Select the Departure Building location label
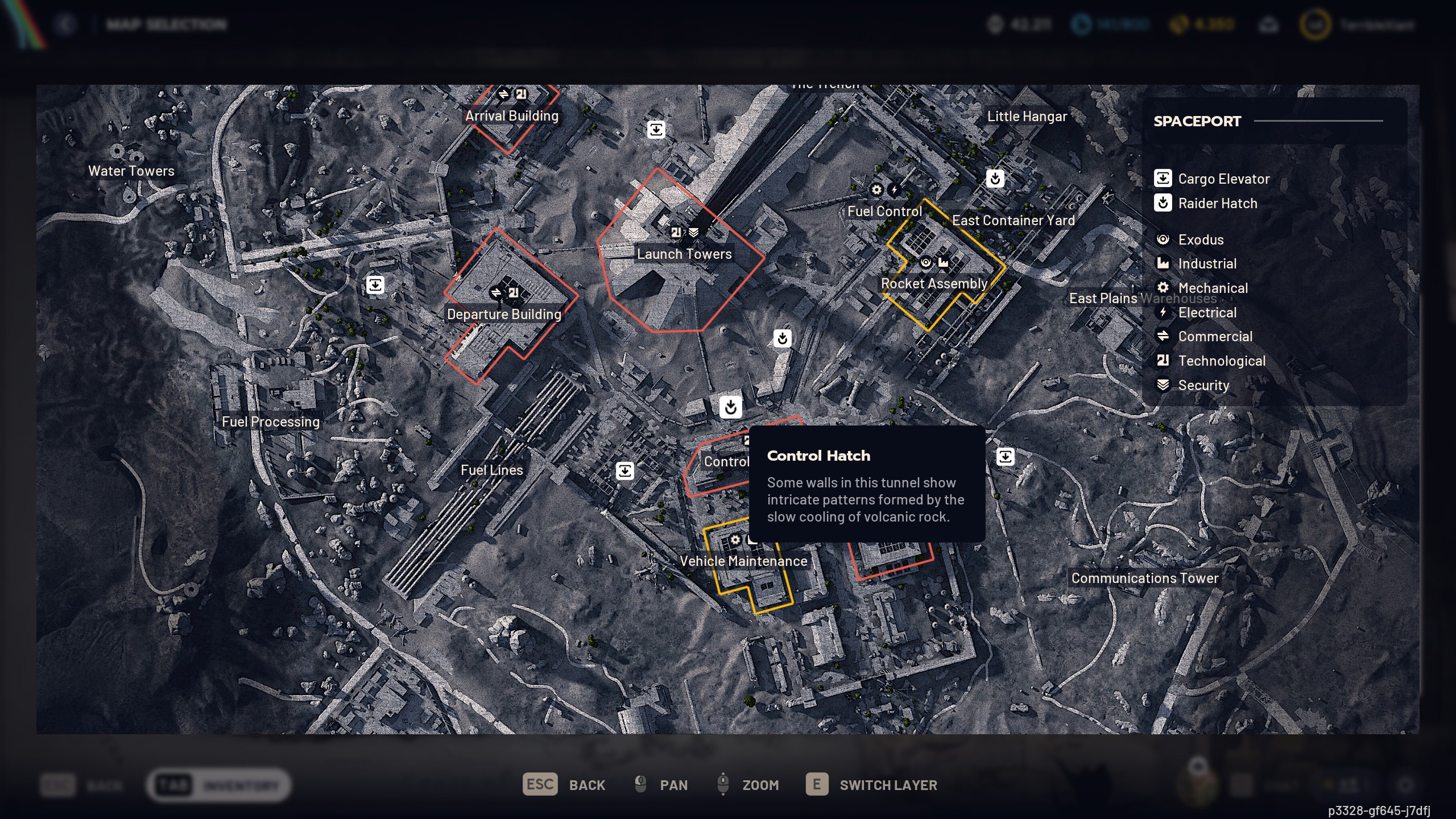This screenshot has height=819, width=1456. pos(504,315)
